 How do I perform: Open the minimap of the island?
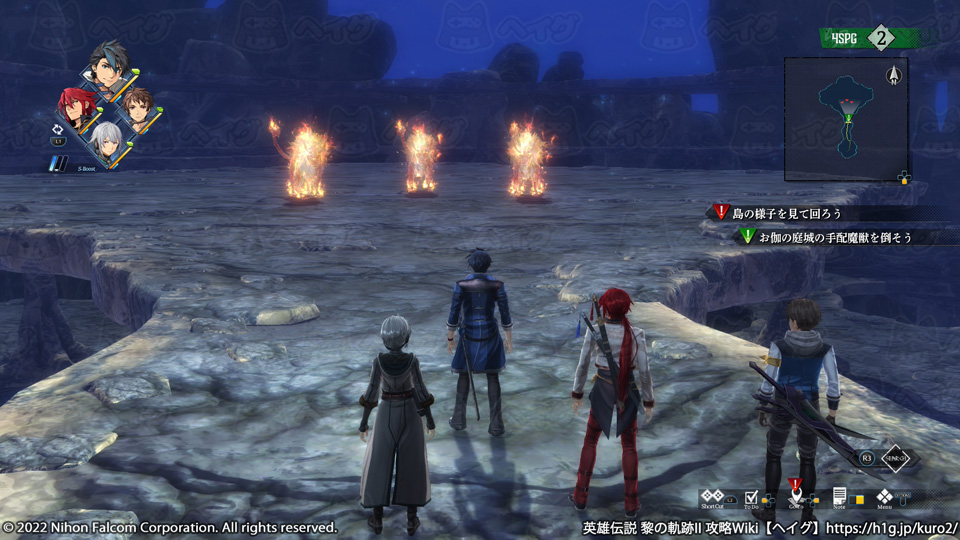(x=846, y=118)
